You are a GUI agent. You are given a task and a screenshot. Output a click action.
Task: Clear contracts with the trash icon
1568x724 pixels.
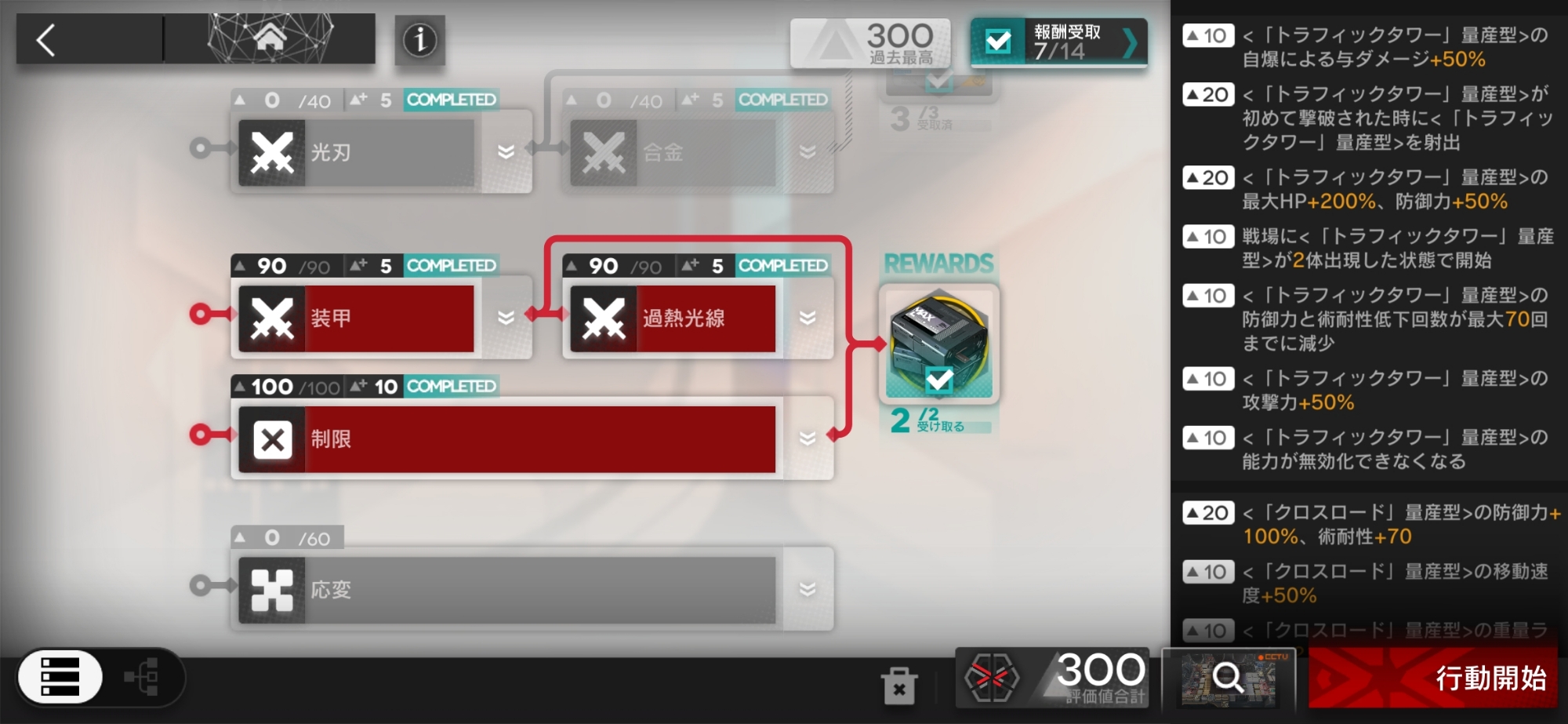point(898,686)
